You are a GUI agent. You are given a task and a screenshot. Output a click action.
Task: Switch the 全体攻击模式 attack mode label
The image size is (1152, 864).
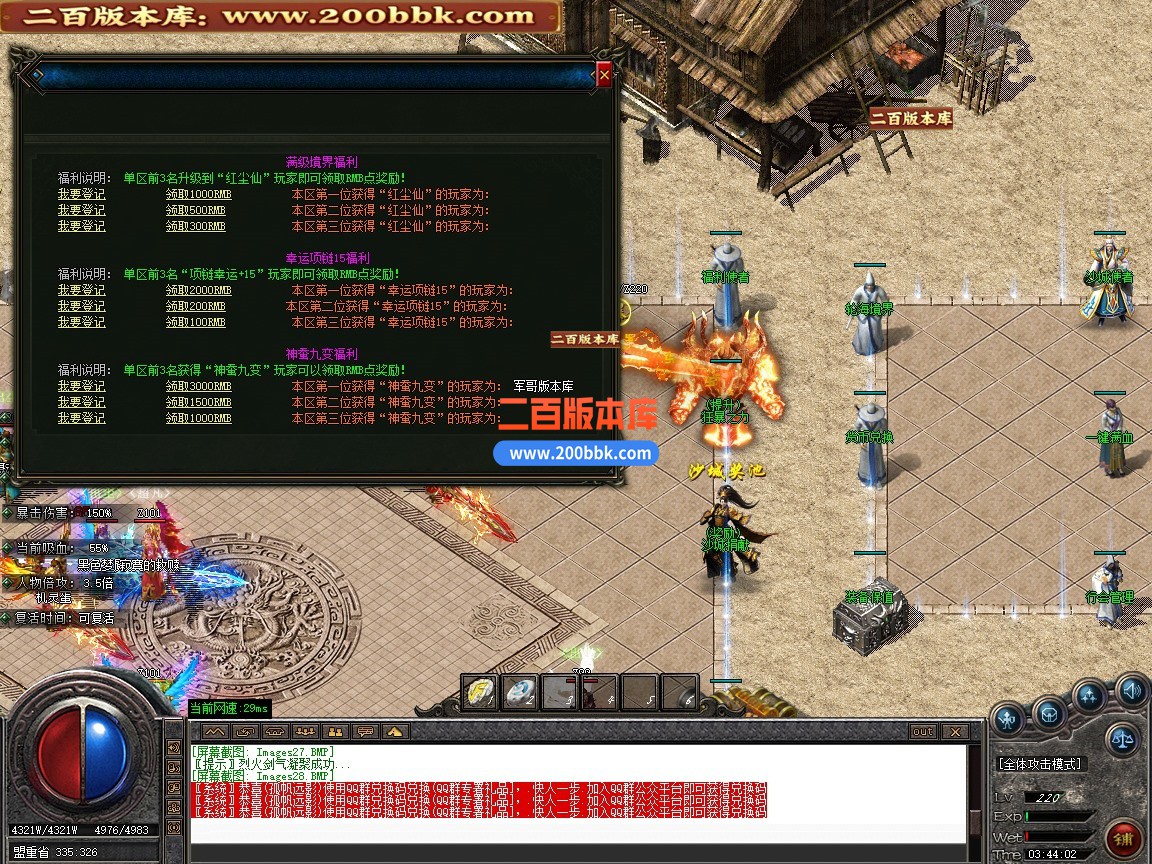[1040, 764]
